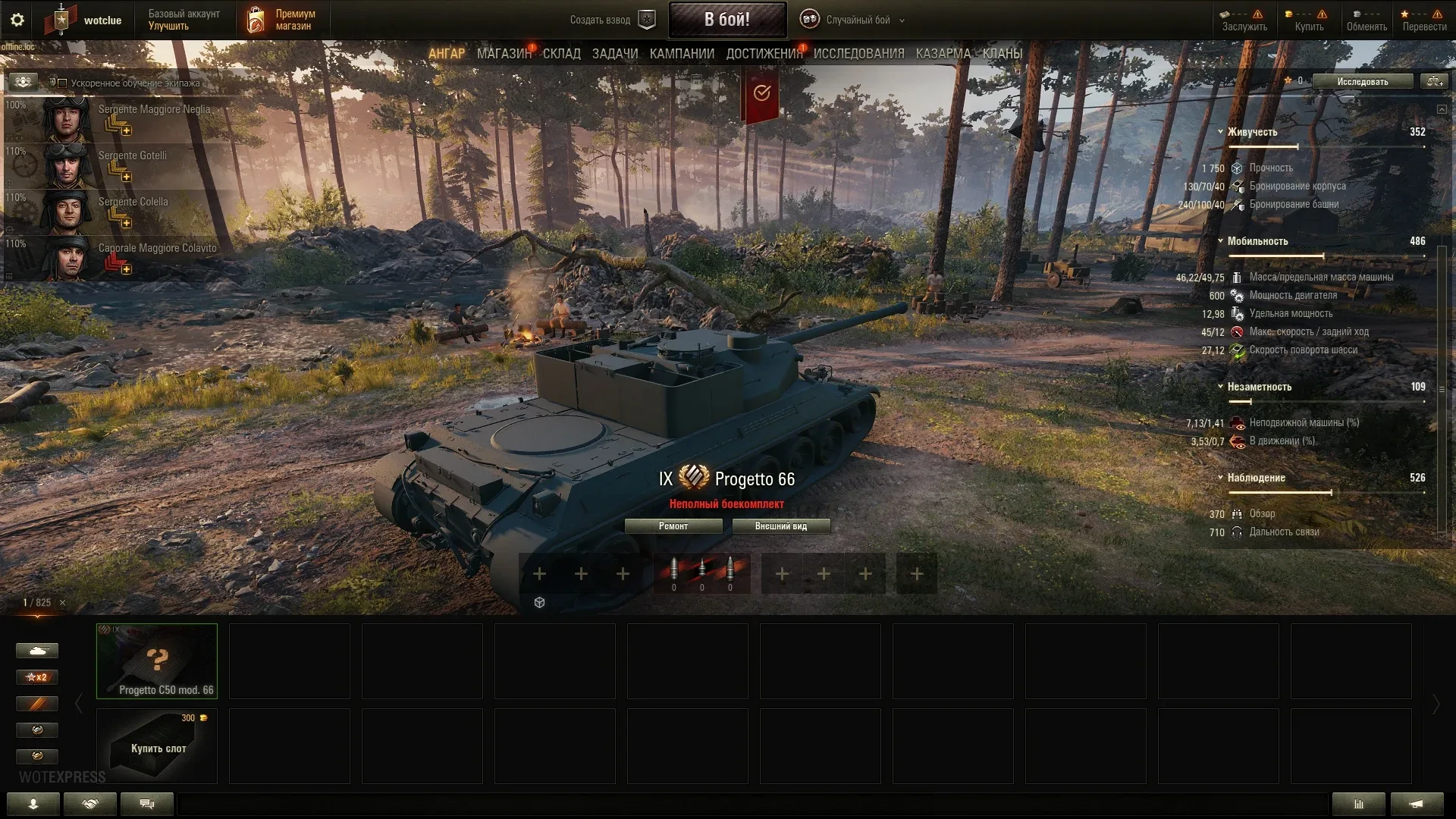This screenshot has height=819, width=1456.
Task: Show the КАЗАРМА tab
Action: point(943,54)
